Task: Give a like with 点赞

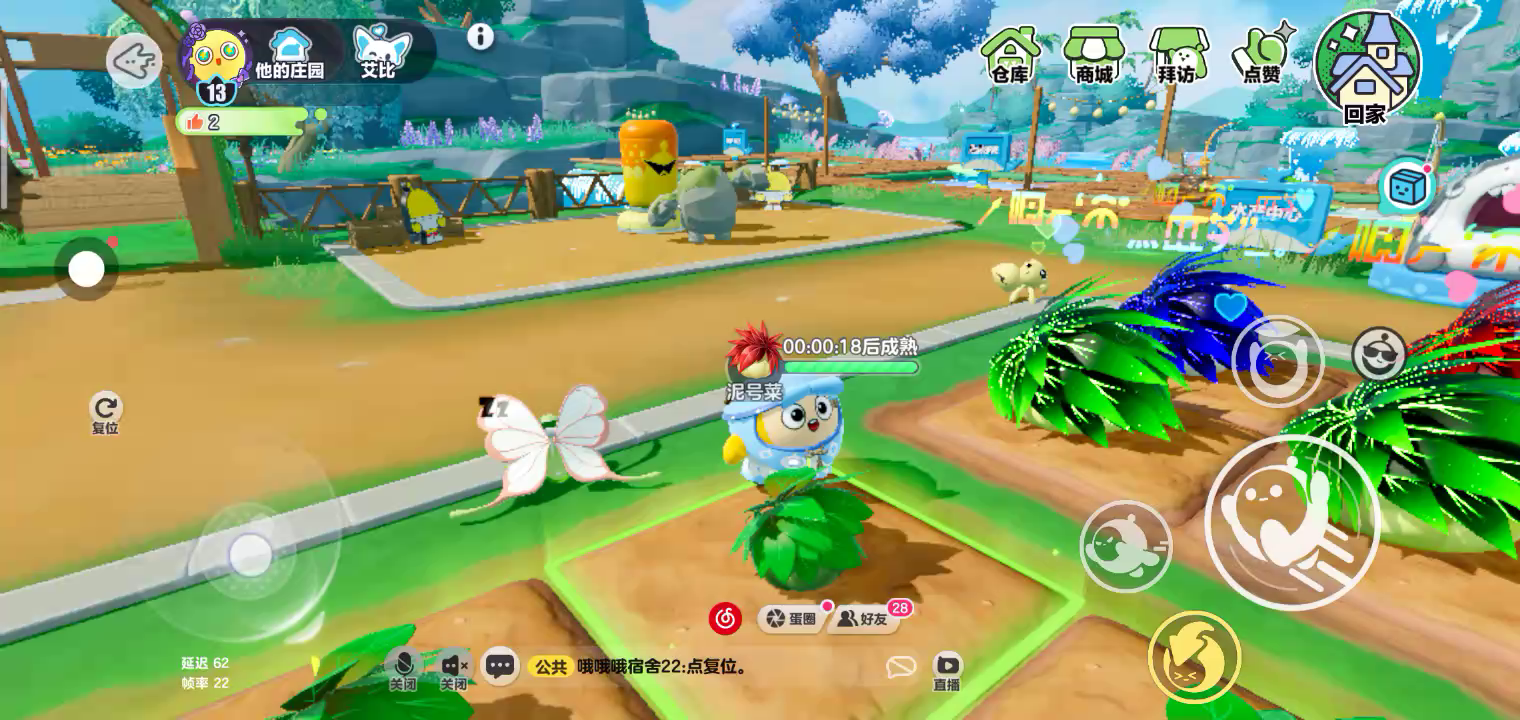Action: [x=1262, y=55]
